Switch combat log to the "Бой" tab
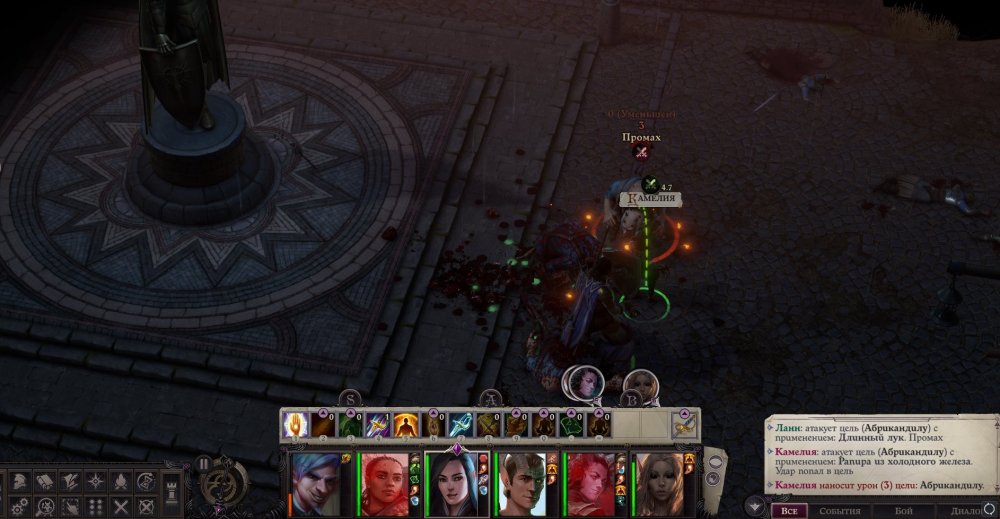 pos(903,511)
